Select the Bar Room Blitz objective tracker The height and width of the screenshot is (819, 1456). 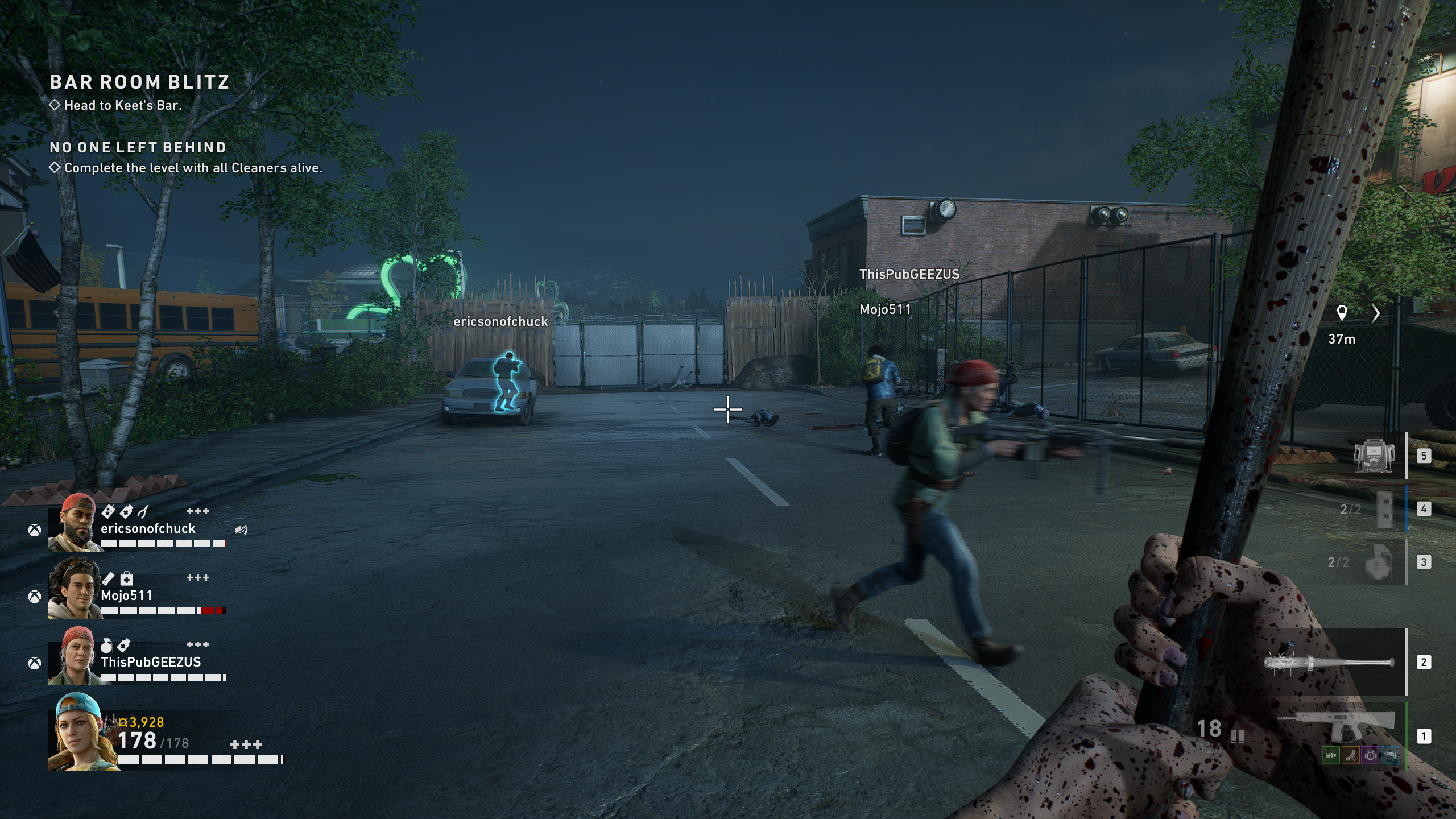pos(139,82)
